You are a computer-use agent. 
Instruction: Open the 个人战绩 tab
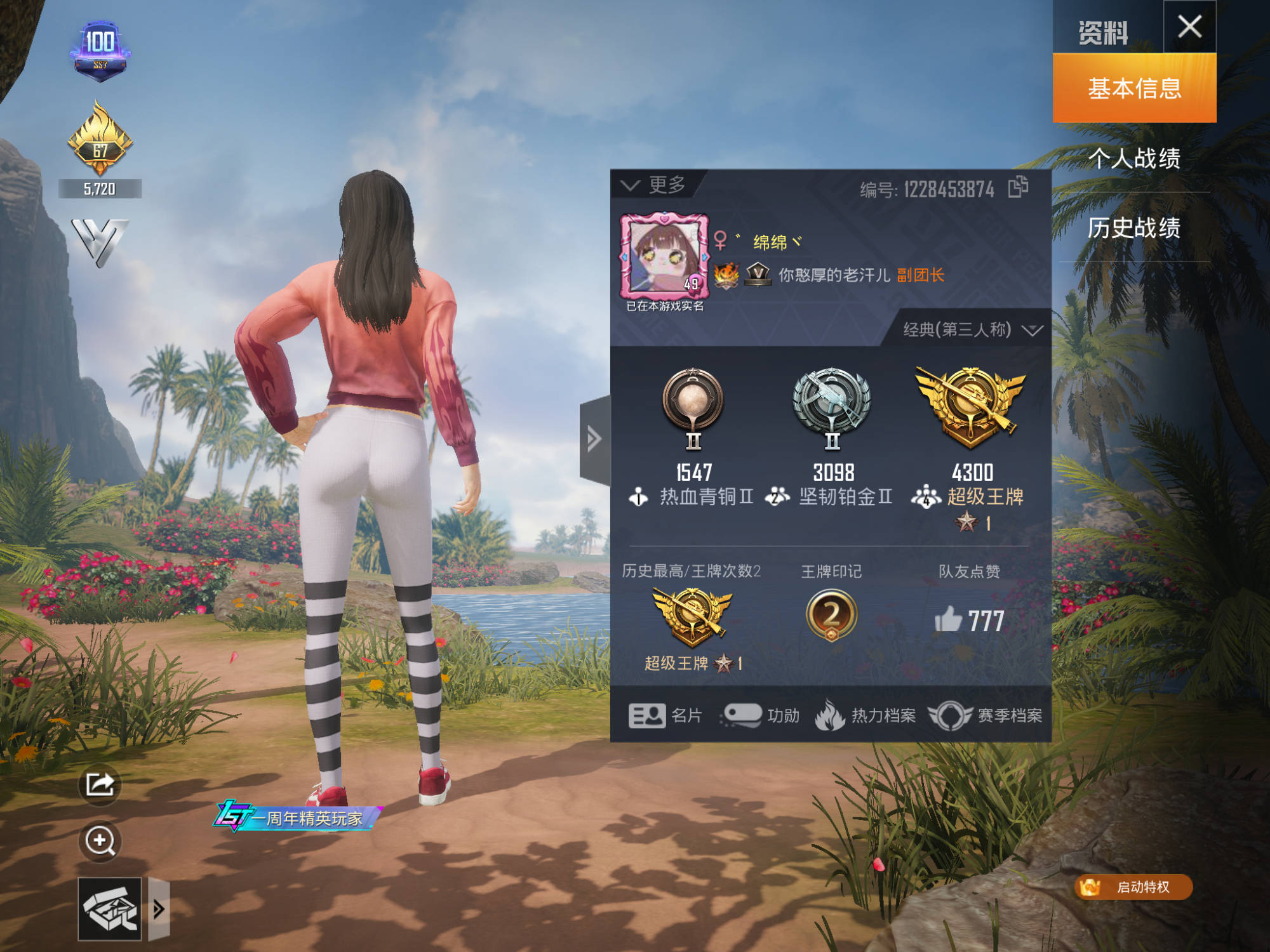point(1134,158)
